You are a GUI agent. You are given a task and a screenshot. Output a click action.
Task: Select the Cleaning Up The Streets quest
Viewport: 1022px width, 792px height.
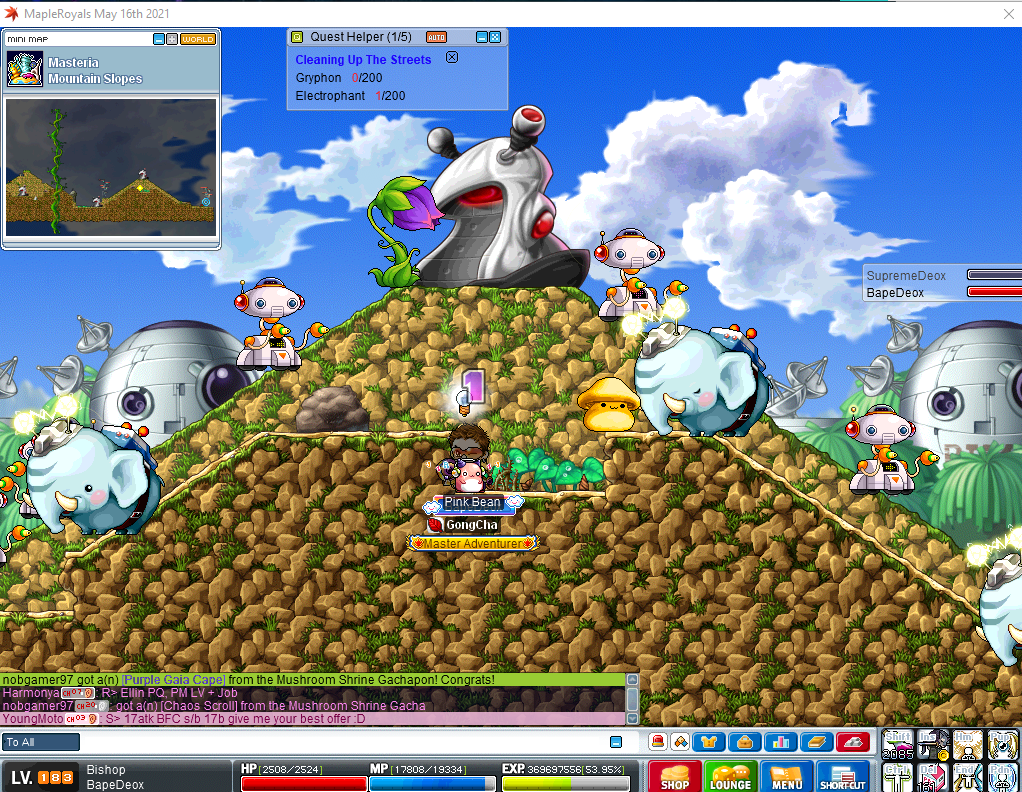click(x=363, y=60)
